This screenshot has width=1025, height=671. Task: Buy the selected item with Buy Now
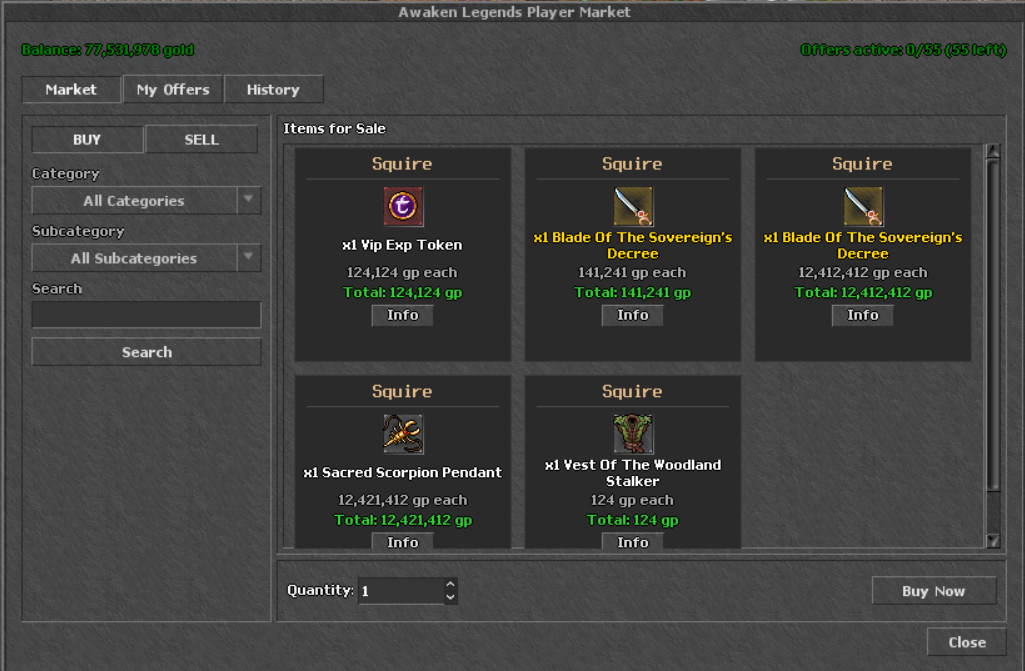(933, 591)
